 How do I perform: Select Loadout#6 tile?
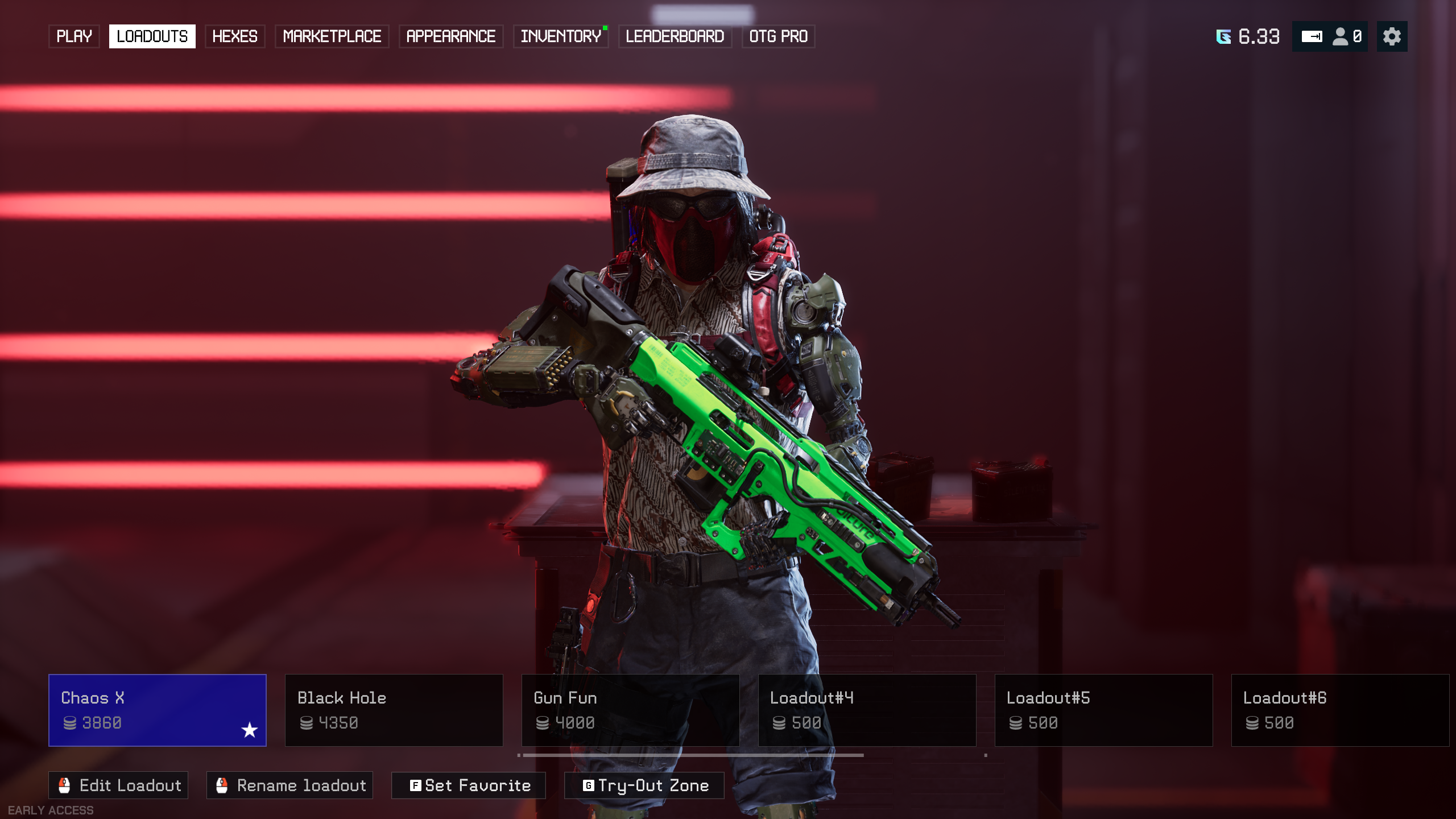(1340, 710)
